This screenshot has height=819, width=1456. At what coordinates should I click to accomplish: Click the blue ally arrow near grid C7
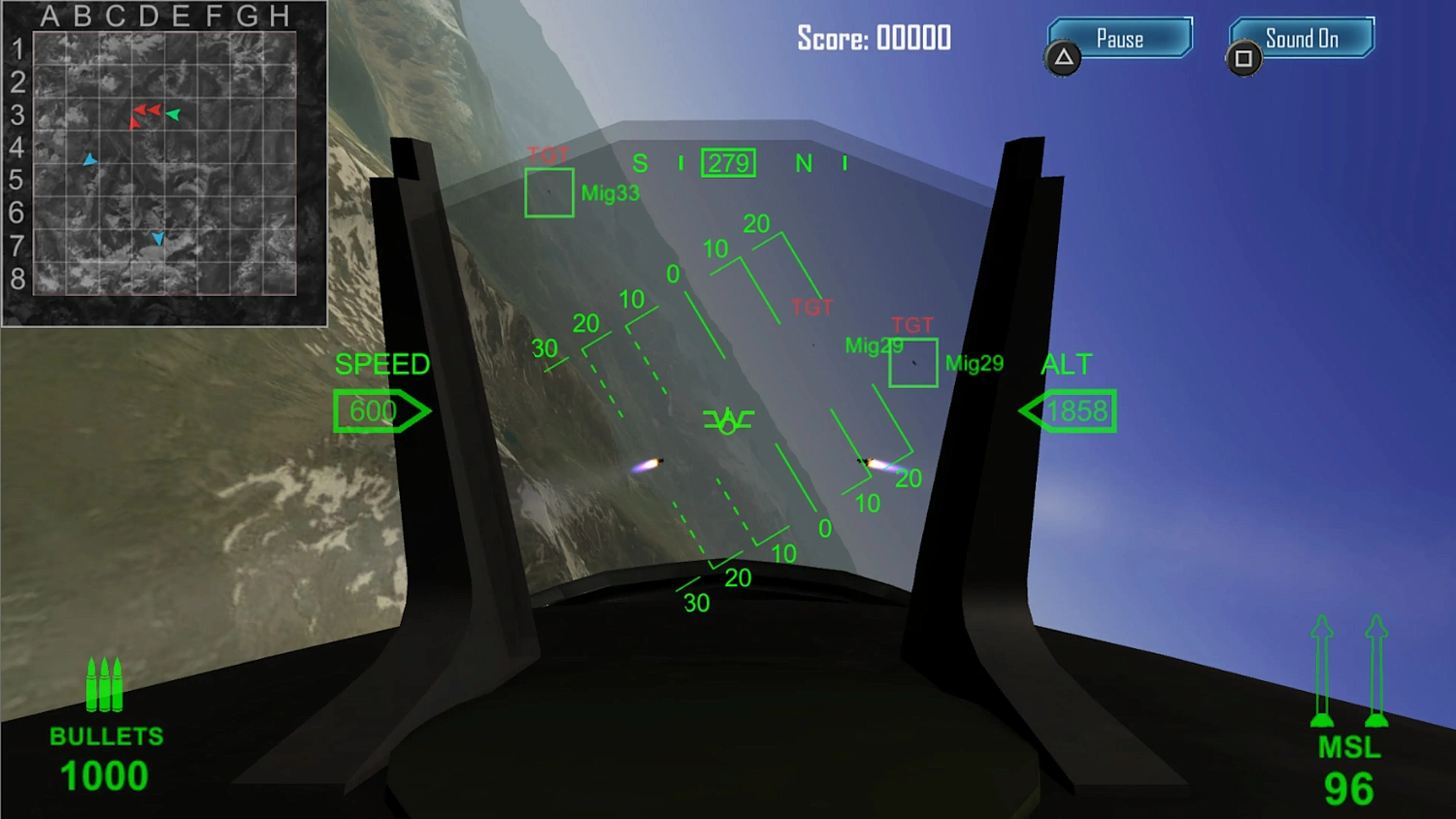pyautogui.click(x=157, y=238)
